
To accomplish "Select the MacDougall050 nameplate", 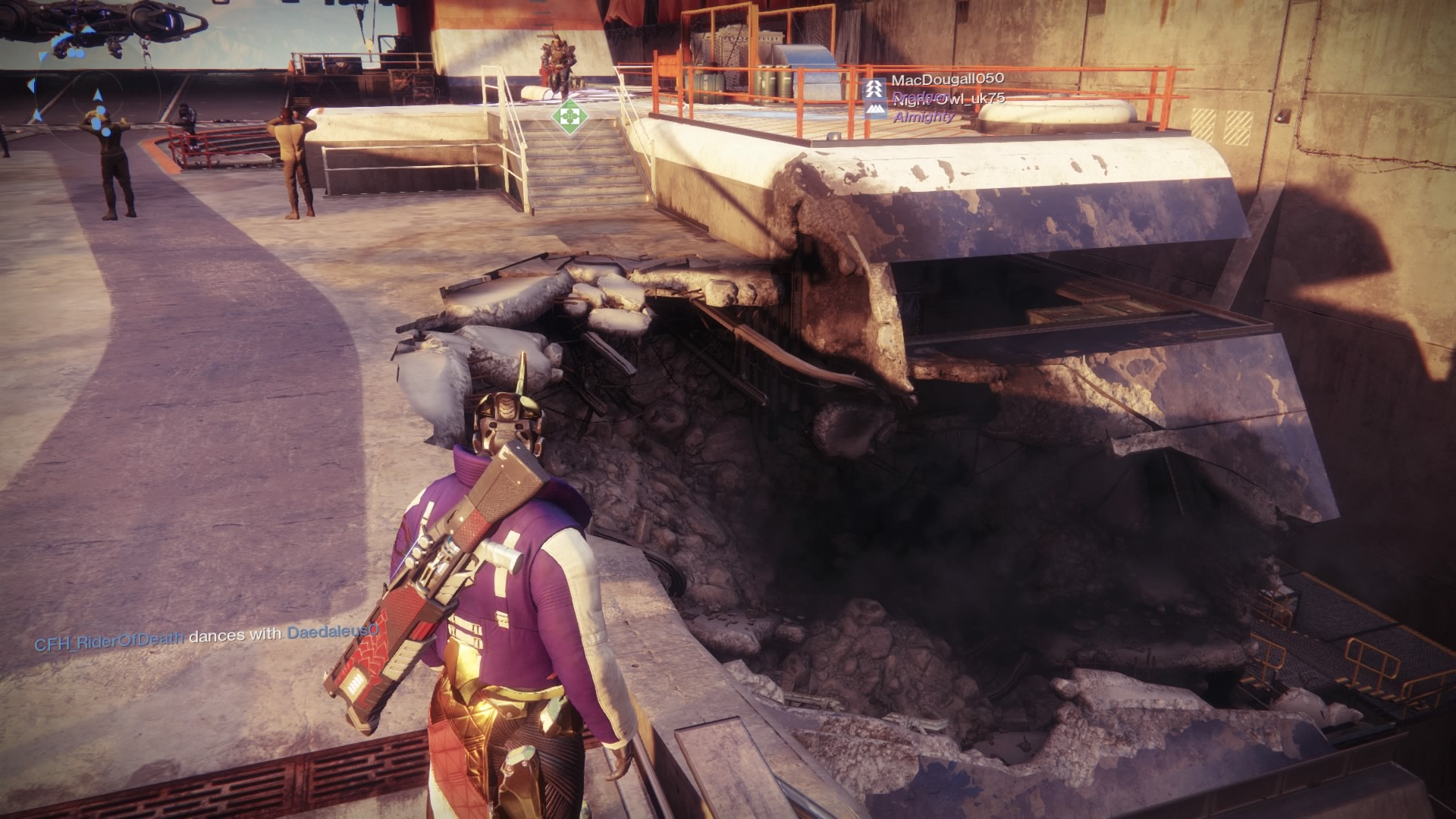I will pos(947,80).
